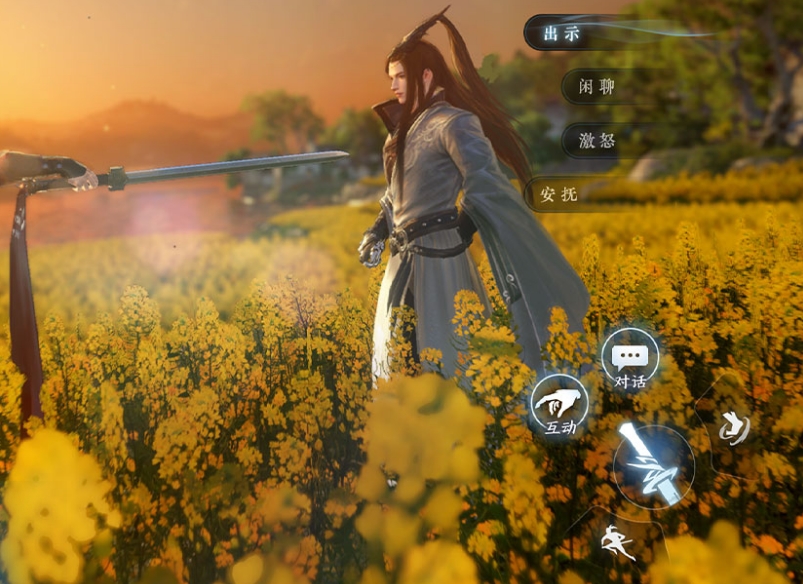Choose the 安抚 (Appease) option

coord(560,194)
